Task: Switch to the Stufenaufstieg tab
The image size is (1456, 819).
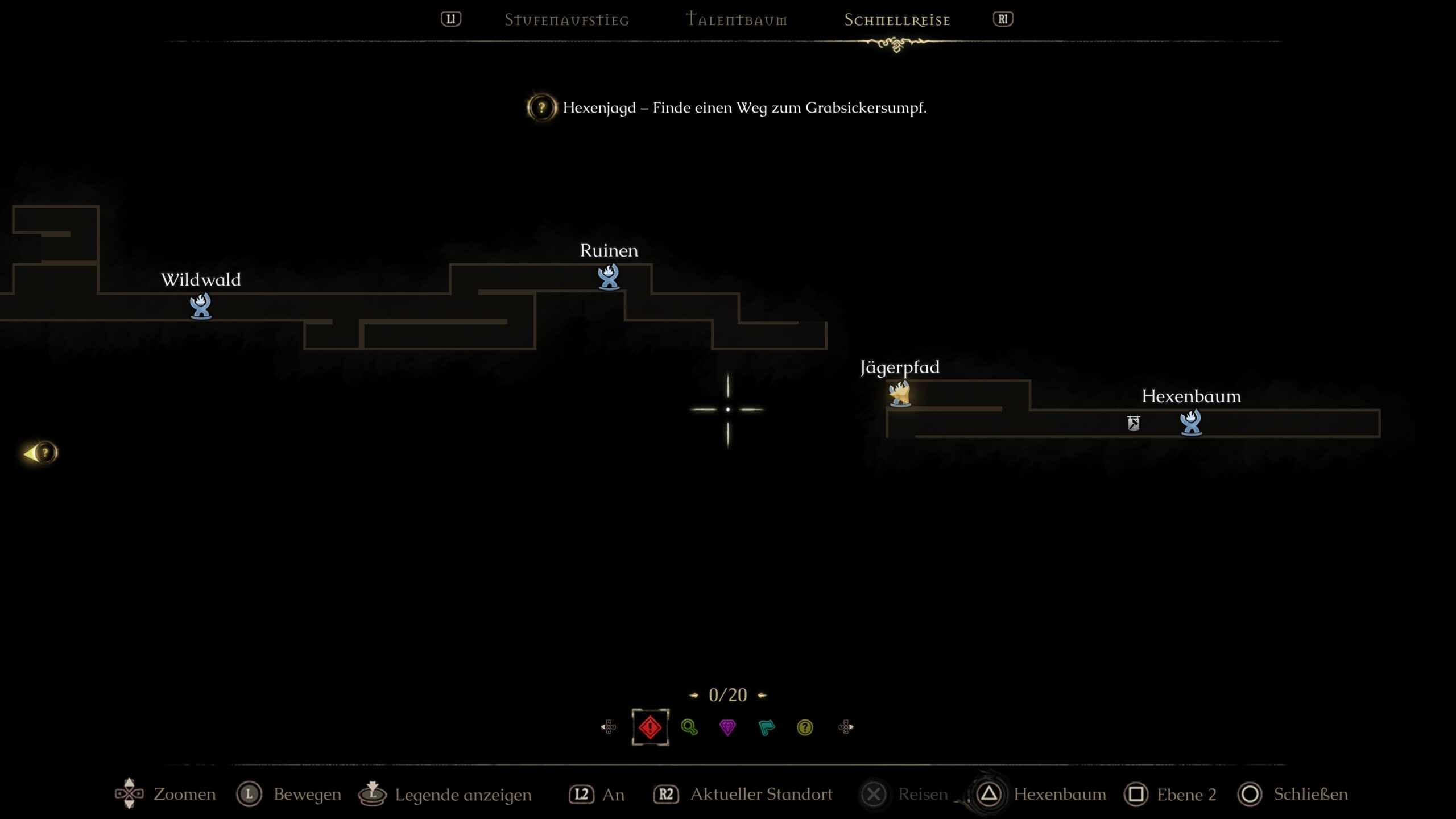Action: click(x=566, y=20)
